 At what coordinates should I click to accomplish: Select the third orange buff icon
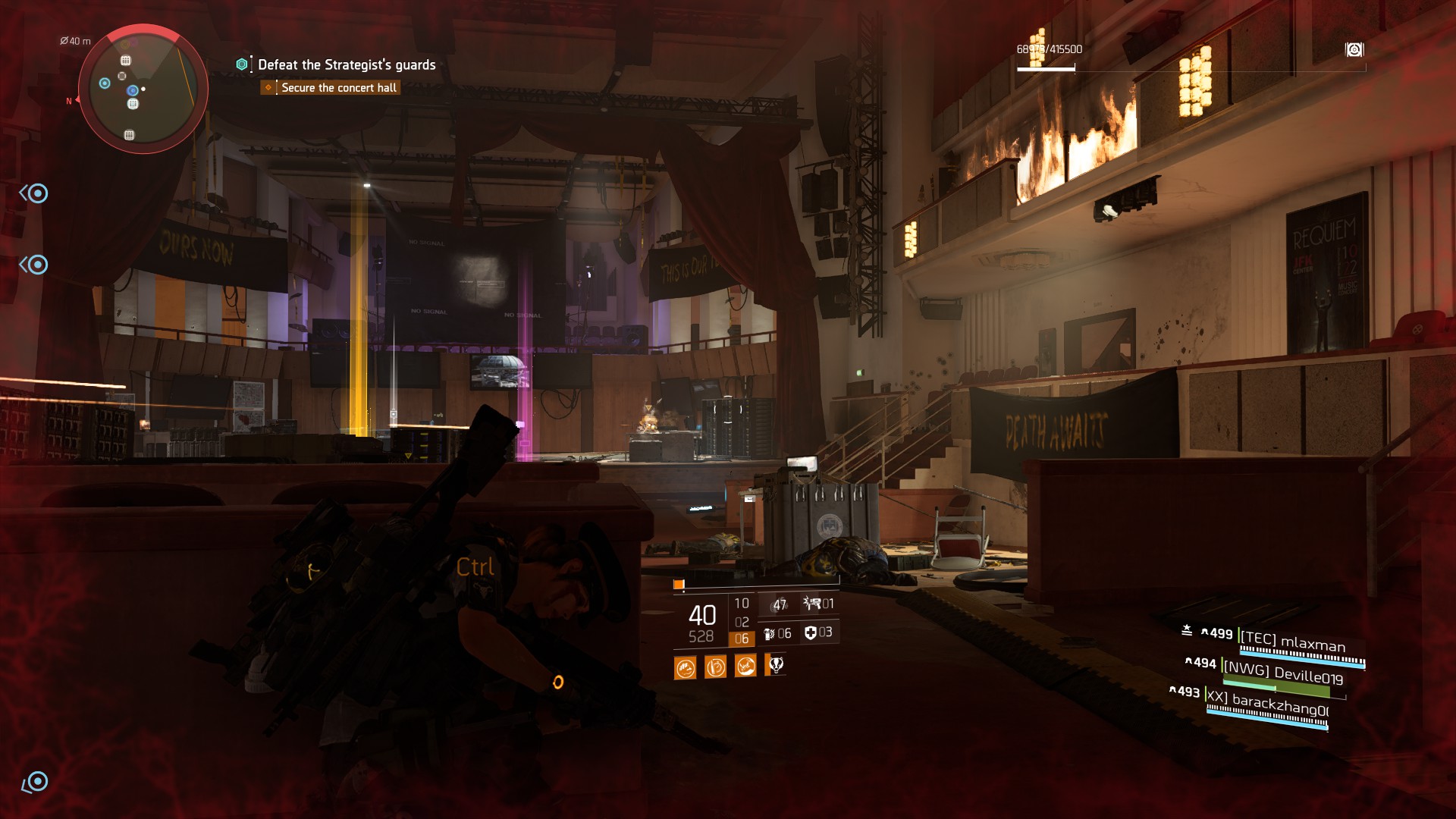(745, 667)
